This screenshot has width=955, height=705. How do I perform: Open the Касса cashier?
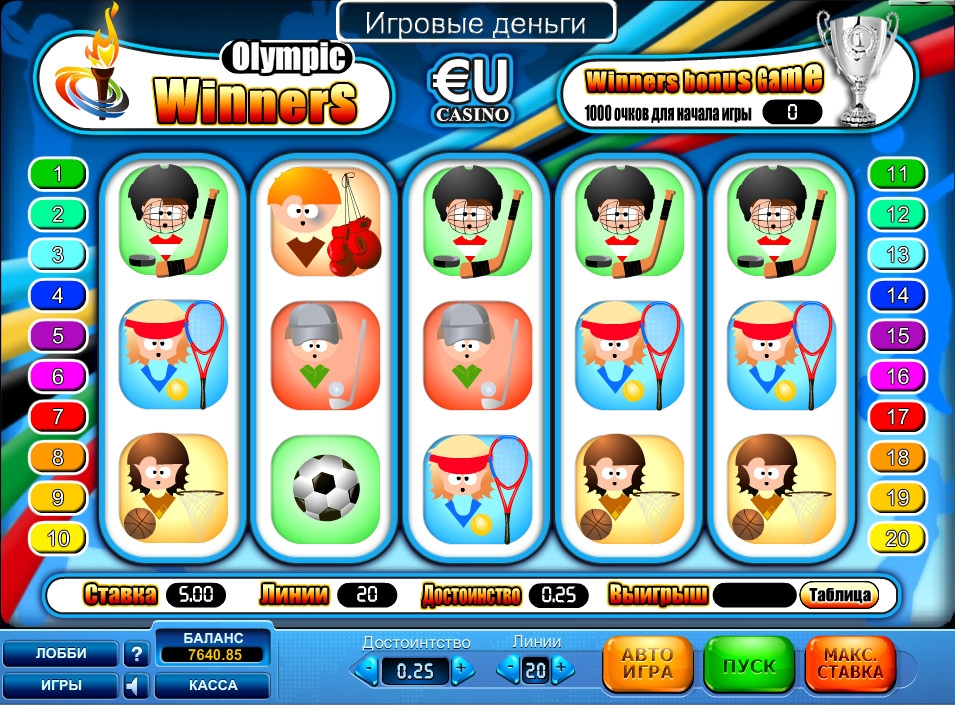click(212, 686)
